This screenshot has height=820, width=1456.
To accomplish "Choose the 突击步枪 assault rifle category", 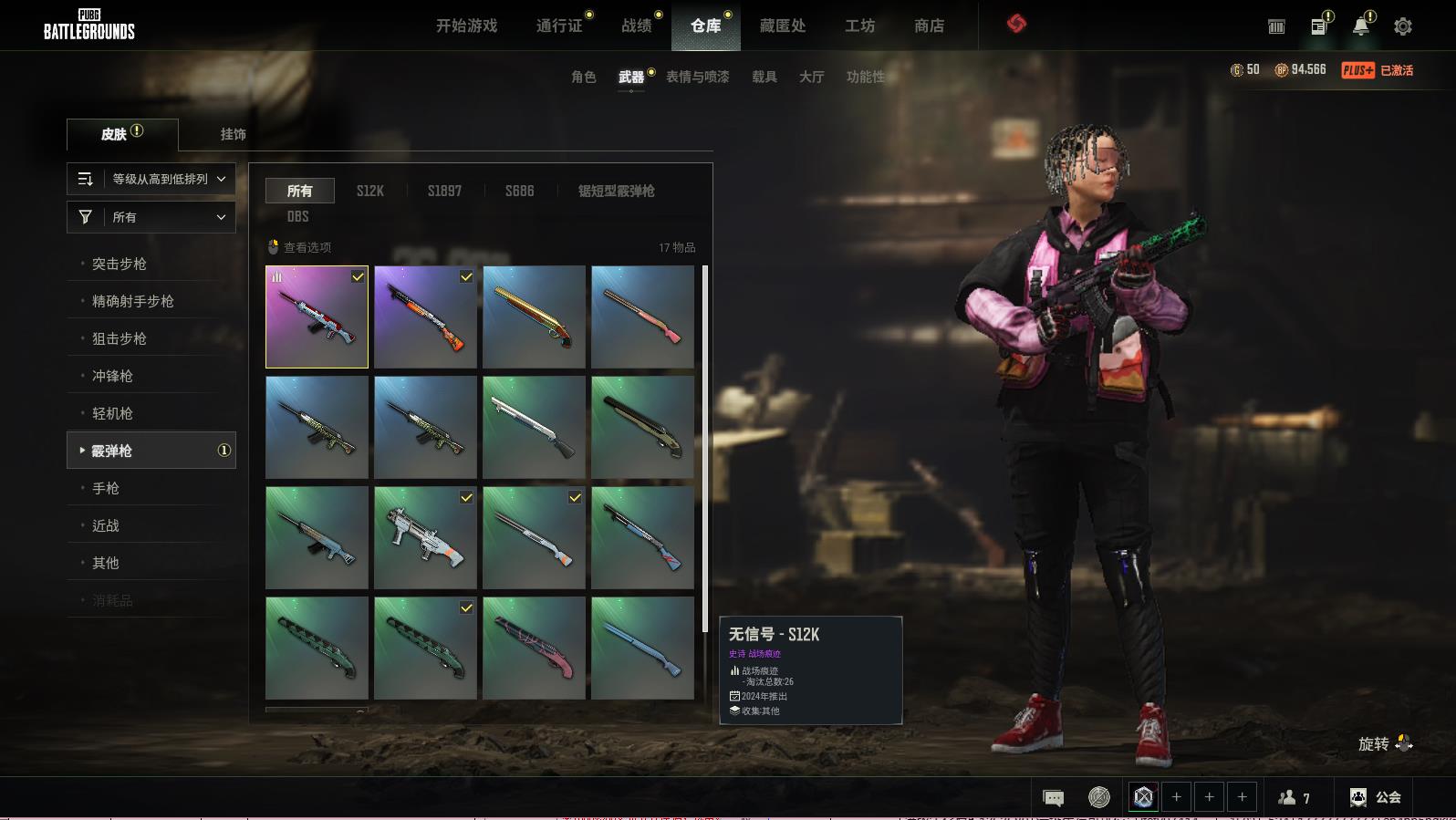I will 120,264.
